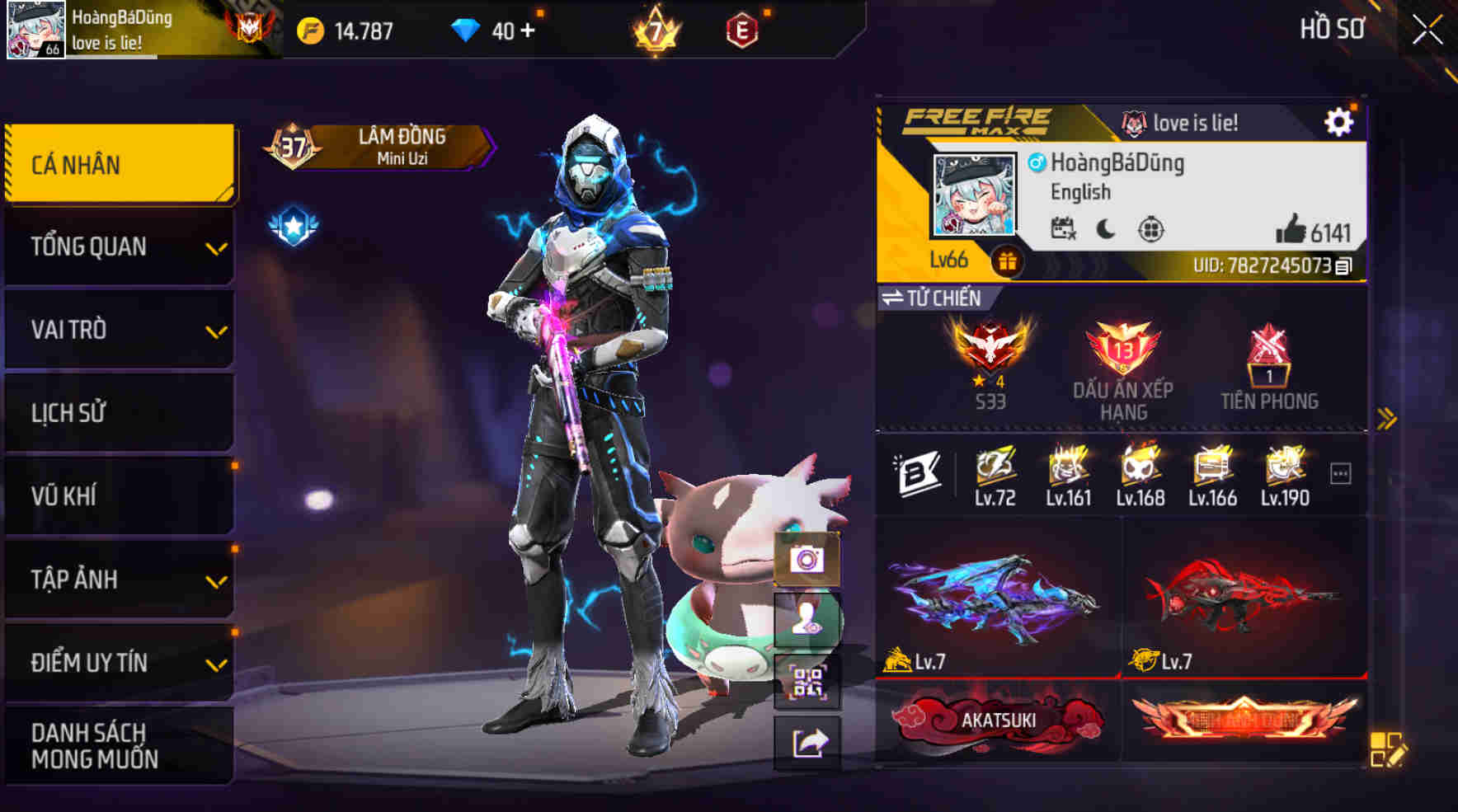Expand the ĐIỂM UY TÍN dropdown
The image size is (1458, 812).
(119, 662)
